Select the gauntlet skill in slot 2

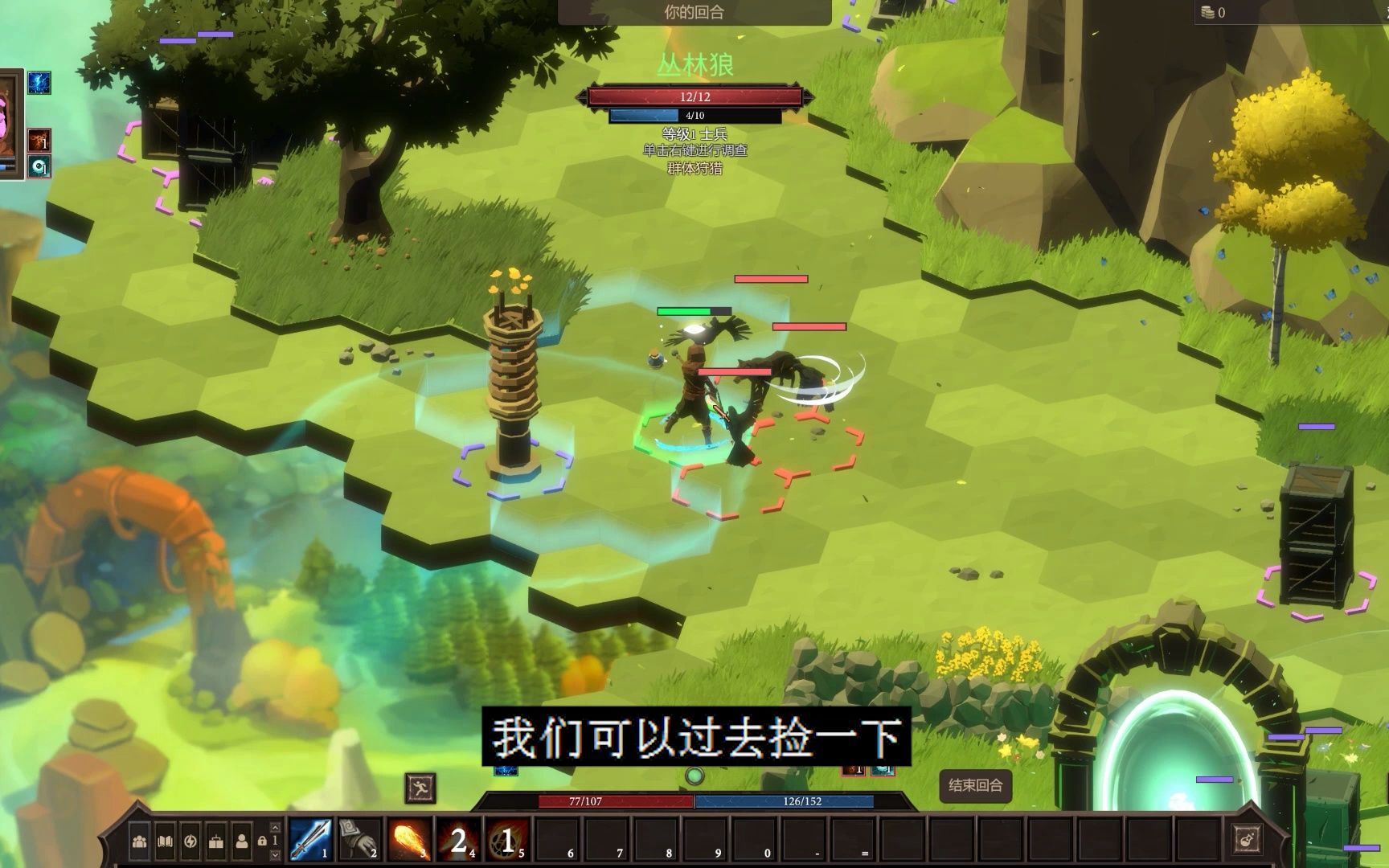tap(359, 839)
